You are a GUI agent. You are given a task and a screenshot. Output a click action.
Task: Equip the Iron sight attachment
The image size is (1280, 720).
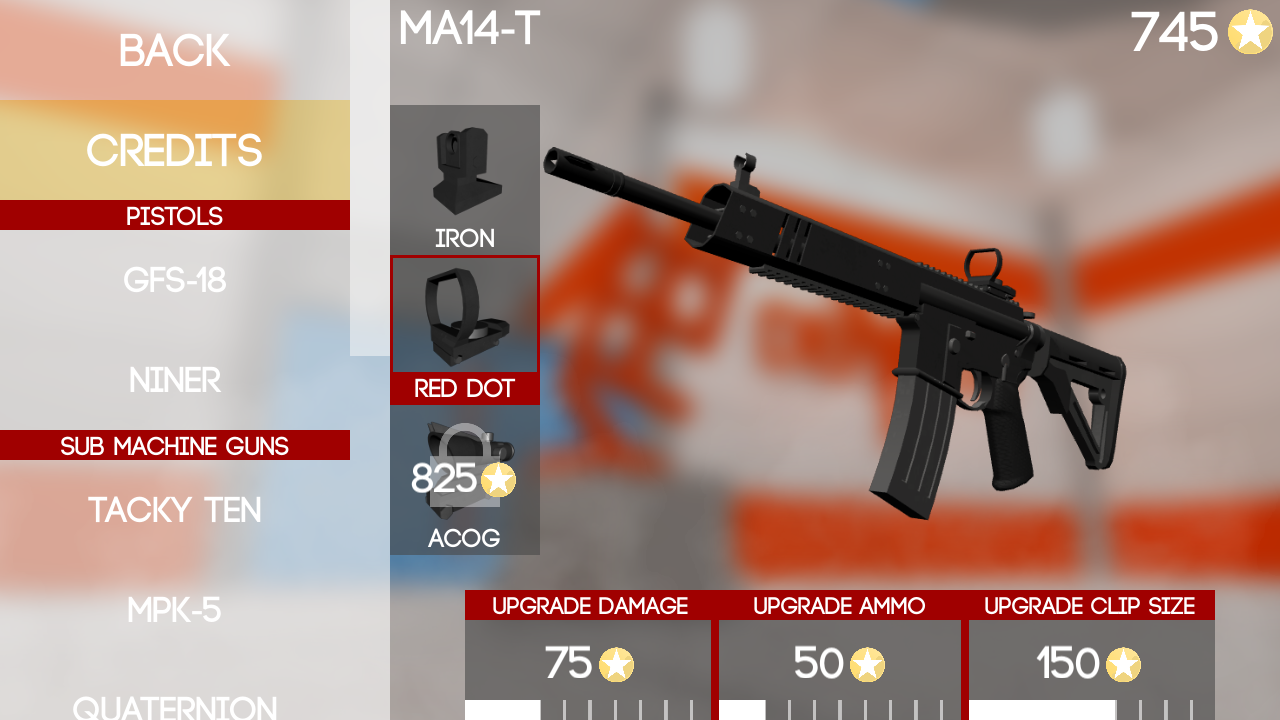[x=464, y=180]
